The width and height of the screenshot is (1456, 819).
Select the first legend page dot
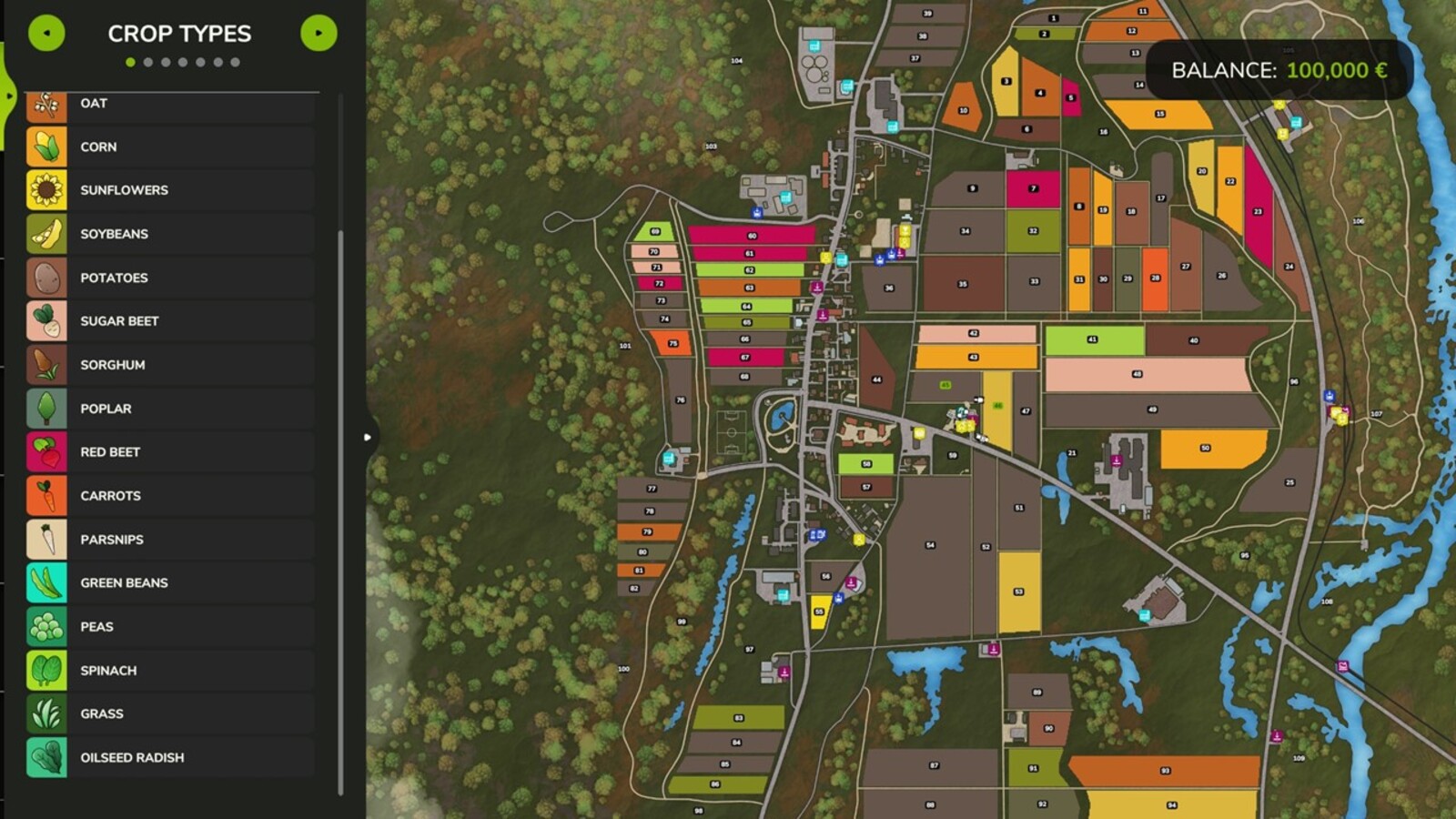tap(132, 63)
